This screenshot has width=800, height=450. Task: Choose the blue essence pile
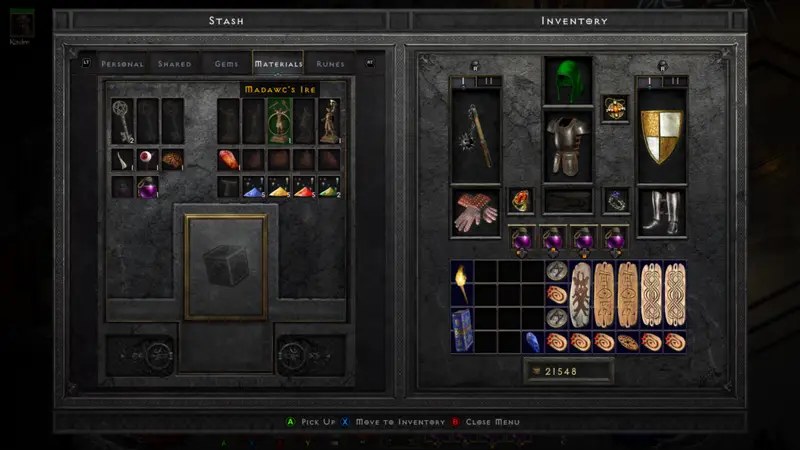pyautogui.click(x=254, y=187)
